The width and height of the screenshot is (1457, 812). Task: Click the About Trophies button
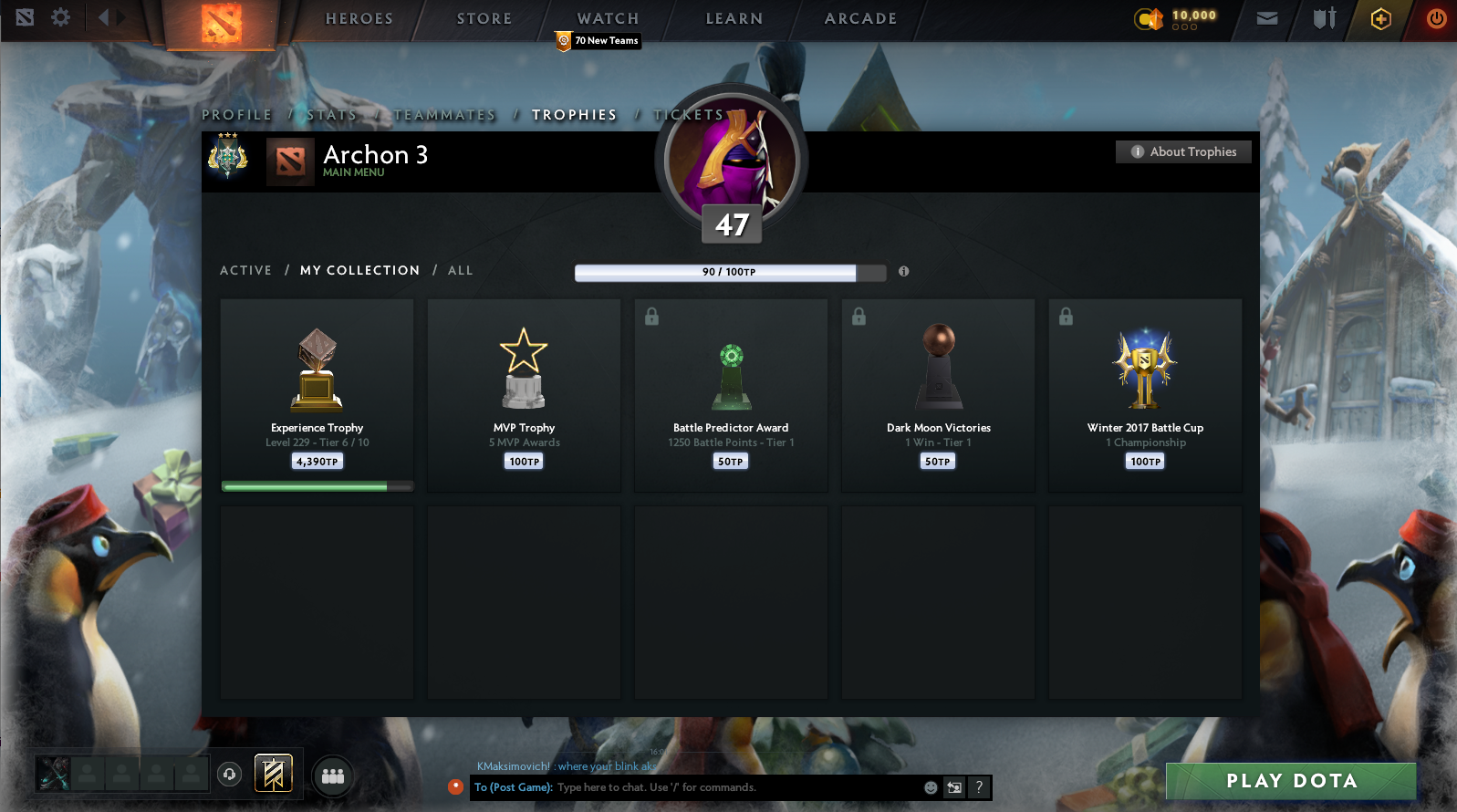tap(1183, 151)
